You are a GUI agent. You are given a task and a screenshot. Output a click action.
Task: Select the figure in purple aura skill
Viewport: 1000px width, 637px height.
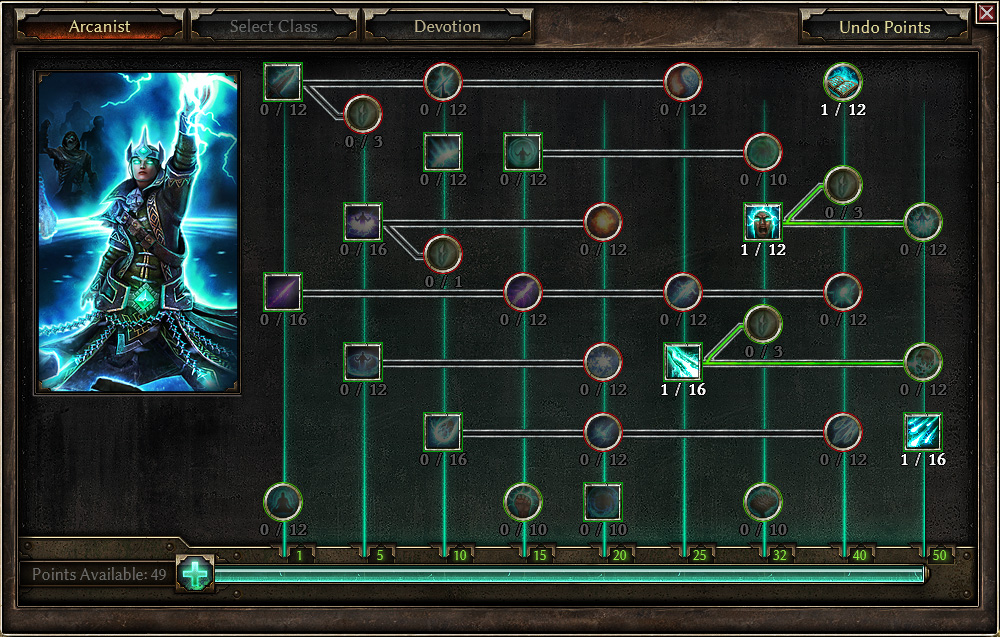coord(363,222)
